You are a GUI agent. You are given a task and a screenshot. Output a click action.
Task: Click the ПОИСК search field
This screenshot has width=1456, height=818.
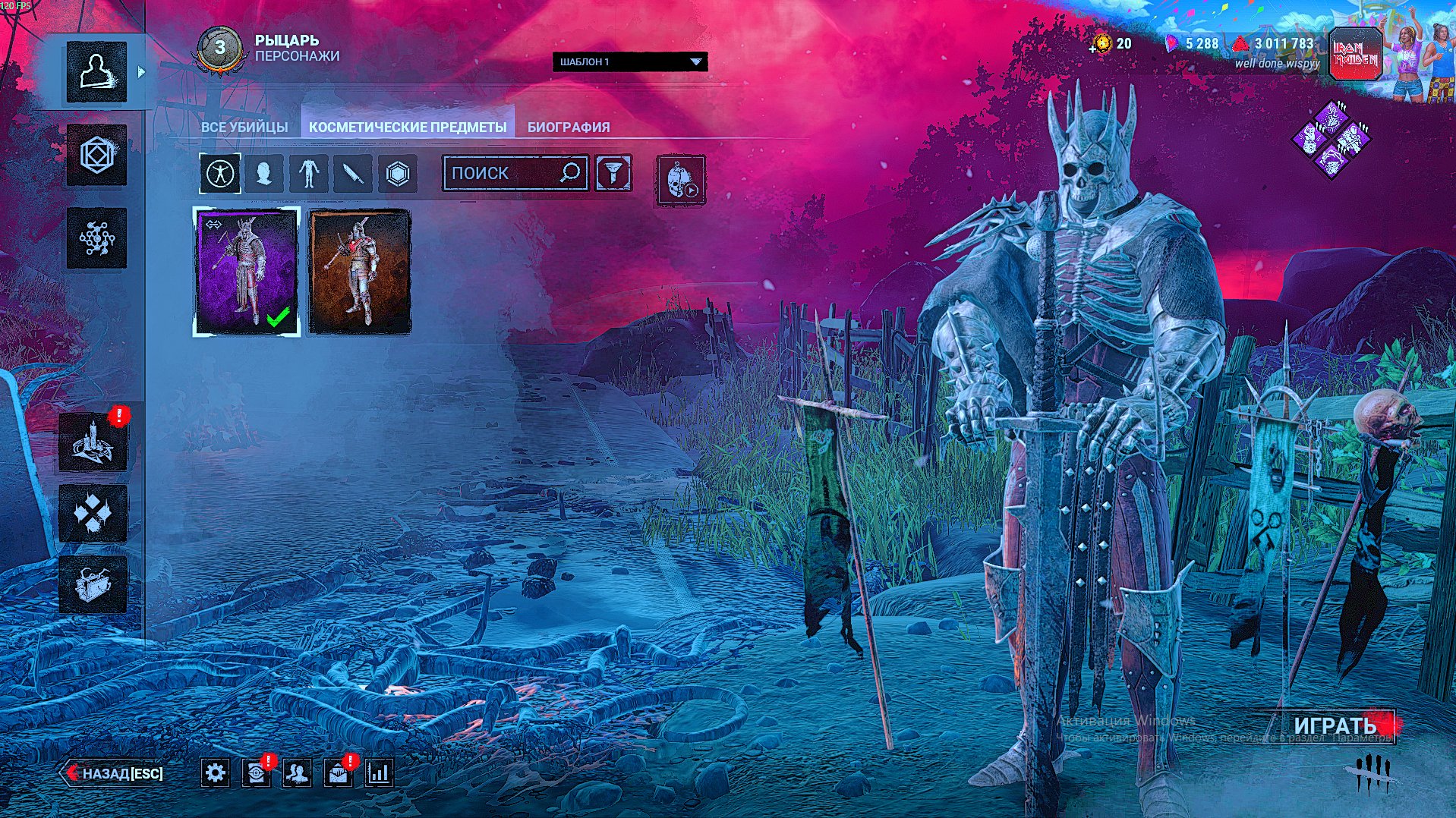[503, 173]
